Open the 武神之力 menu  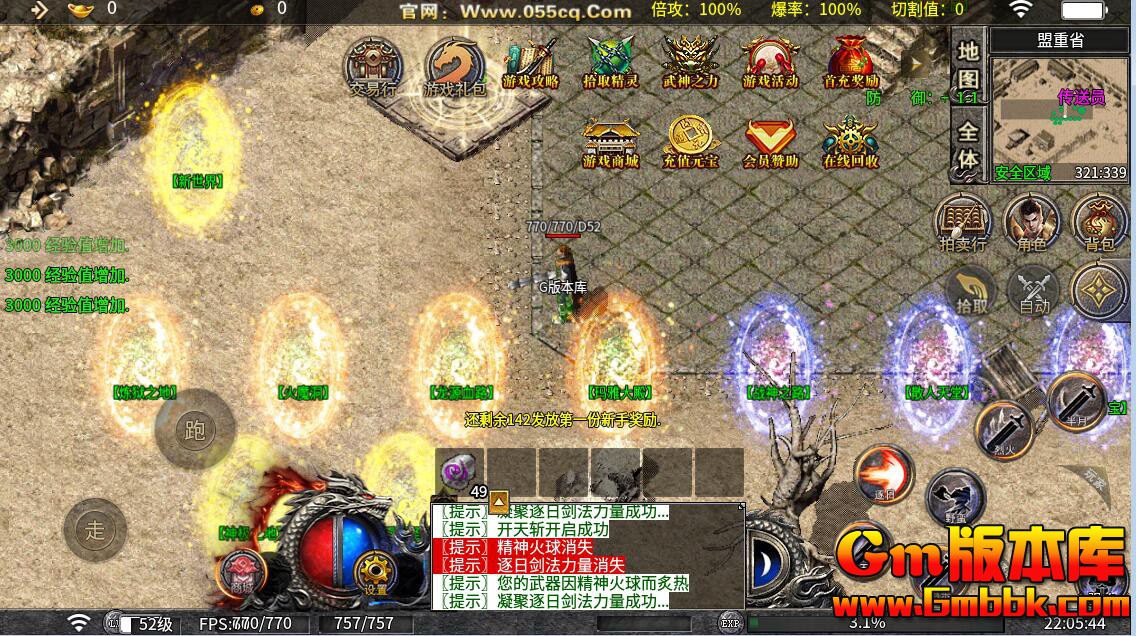690,63
